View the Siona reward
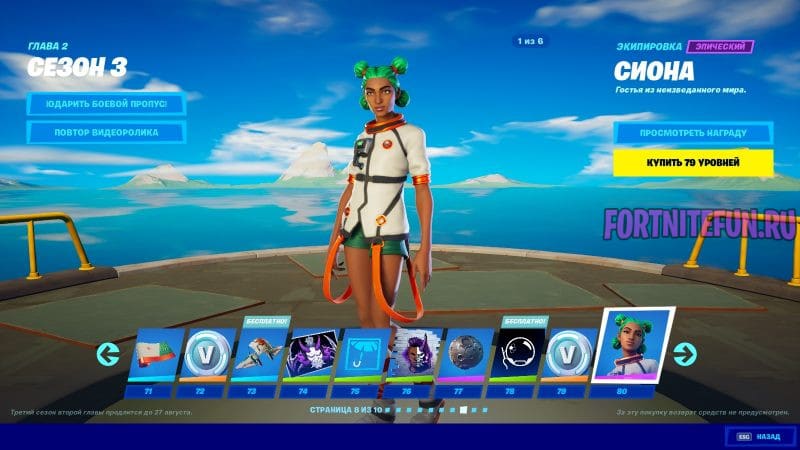Viewport: 800px width, 450px height. click(693, 132)
